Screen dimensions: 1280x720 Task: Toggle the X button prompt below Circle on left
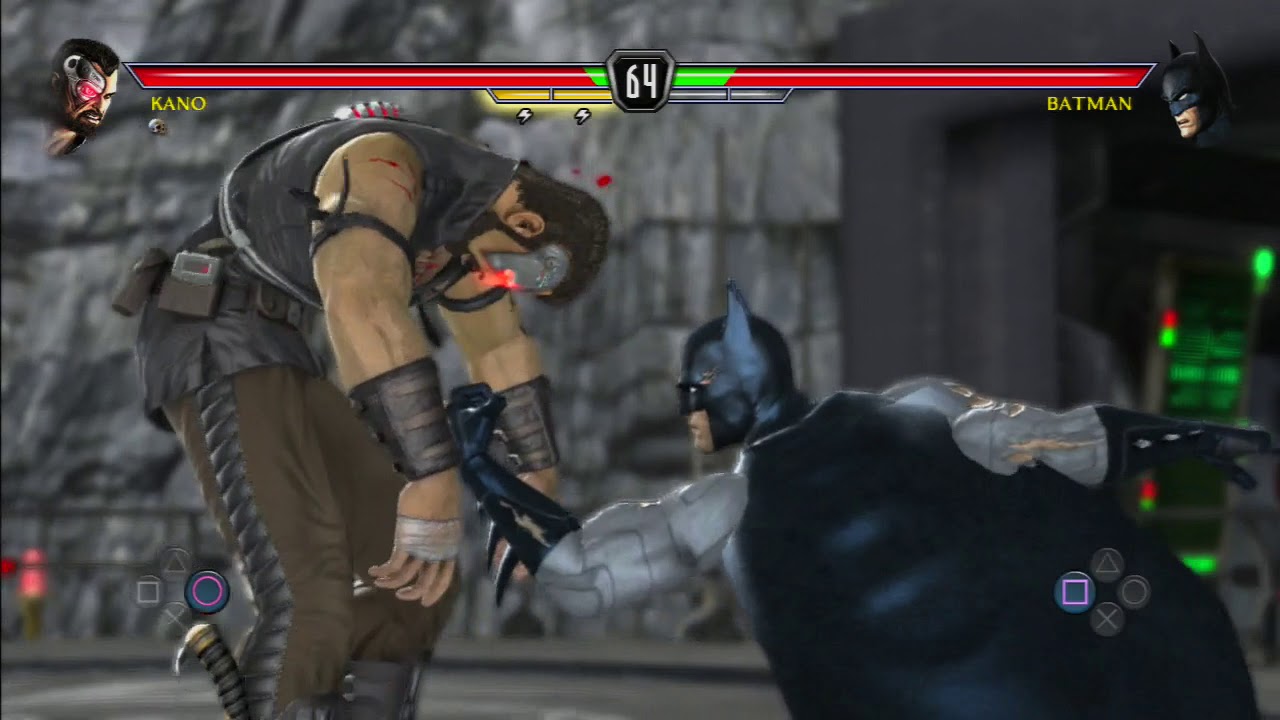[x=175, y=616]
